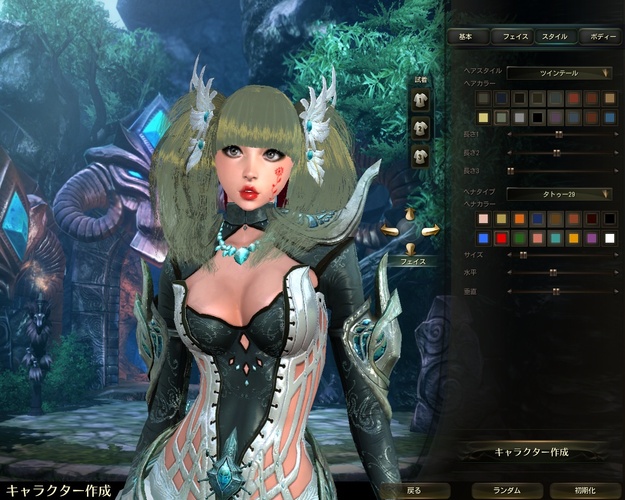Open the ツインテール hairstyle dropdown

tap(559, 72)
